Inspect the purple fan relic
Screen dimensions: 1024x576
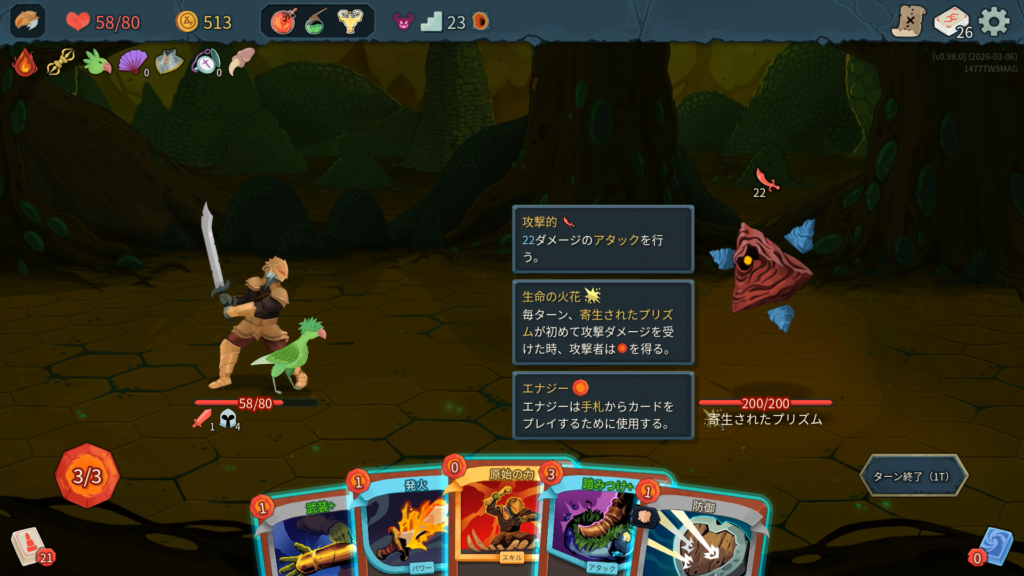[x=132, y=62]
